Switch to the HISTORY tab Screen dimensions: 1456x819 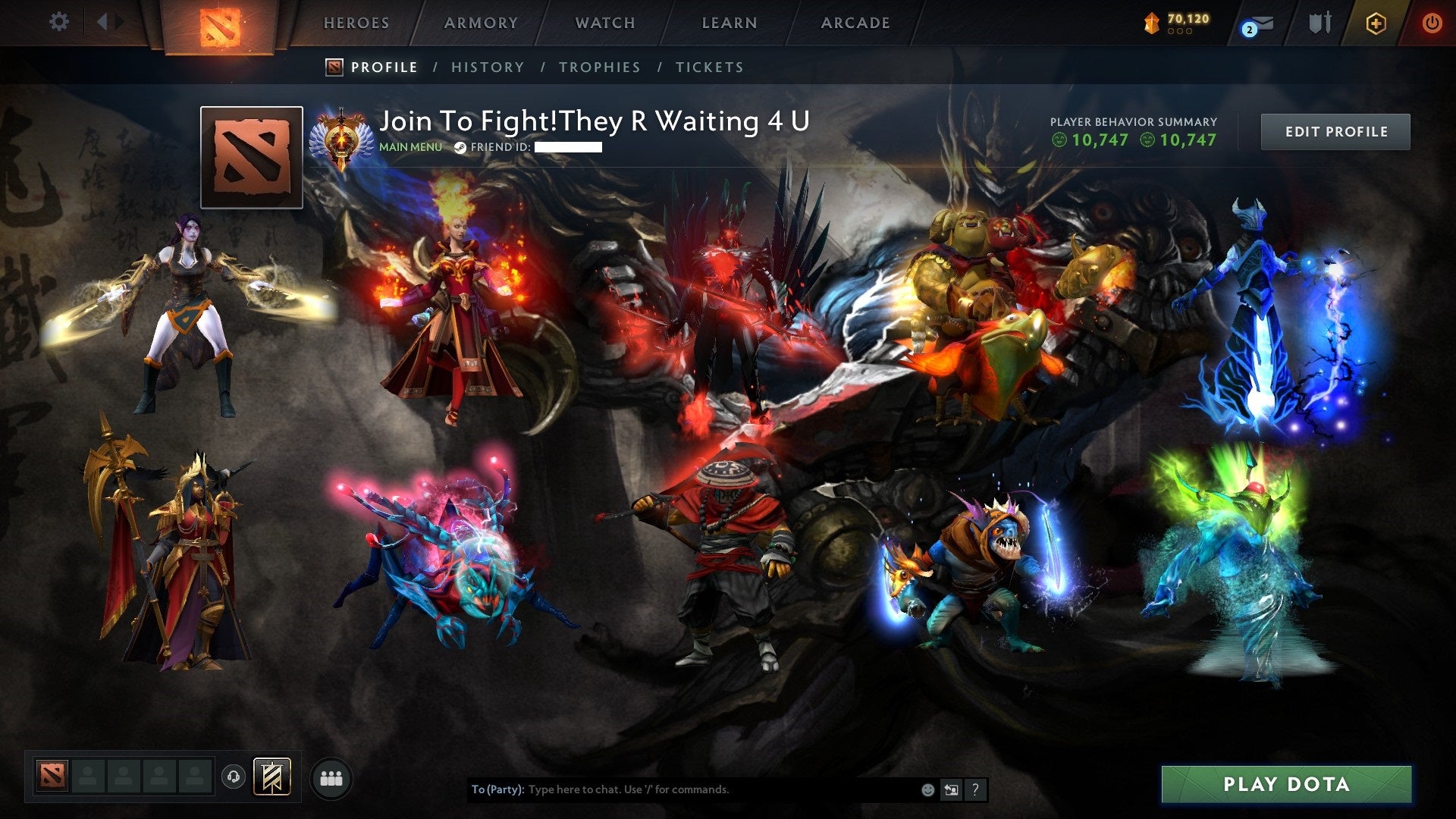click(487, 67)
